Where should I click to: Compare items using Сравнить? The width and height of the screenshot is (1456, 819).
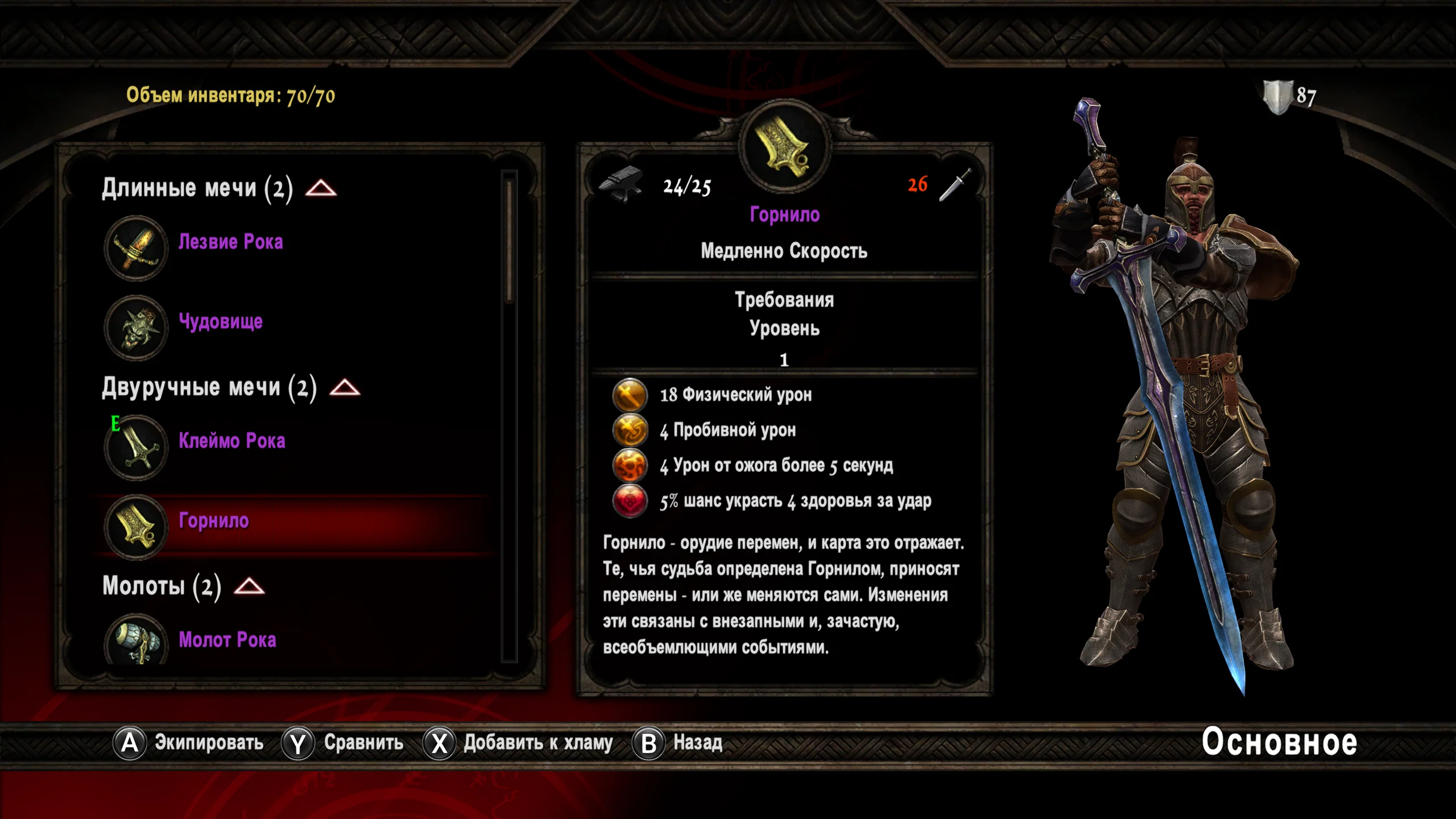(343, 743)
